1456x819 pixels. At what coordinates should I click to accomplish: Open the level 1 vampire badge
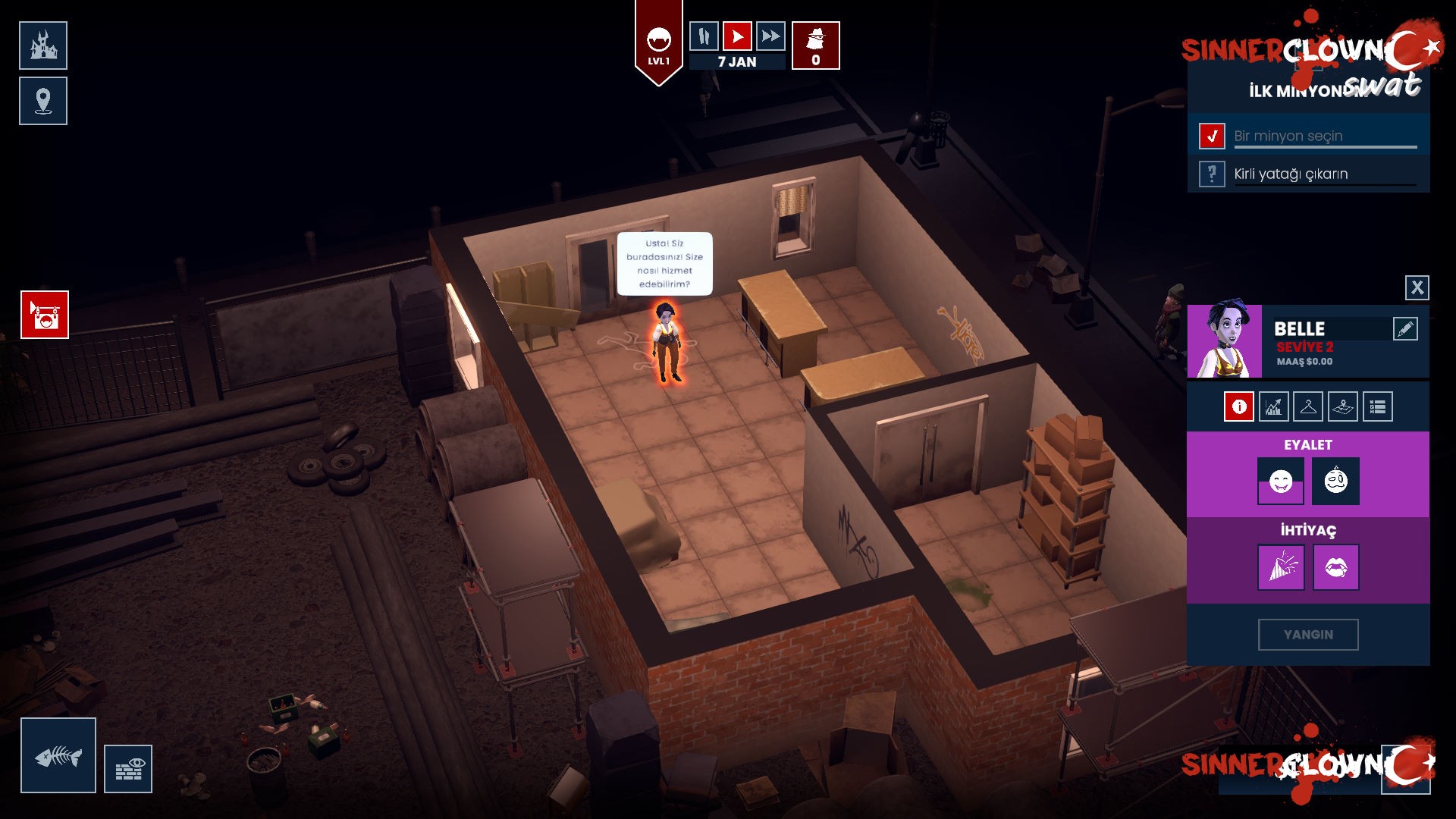[658, 44]
